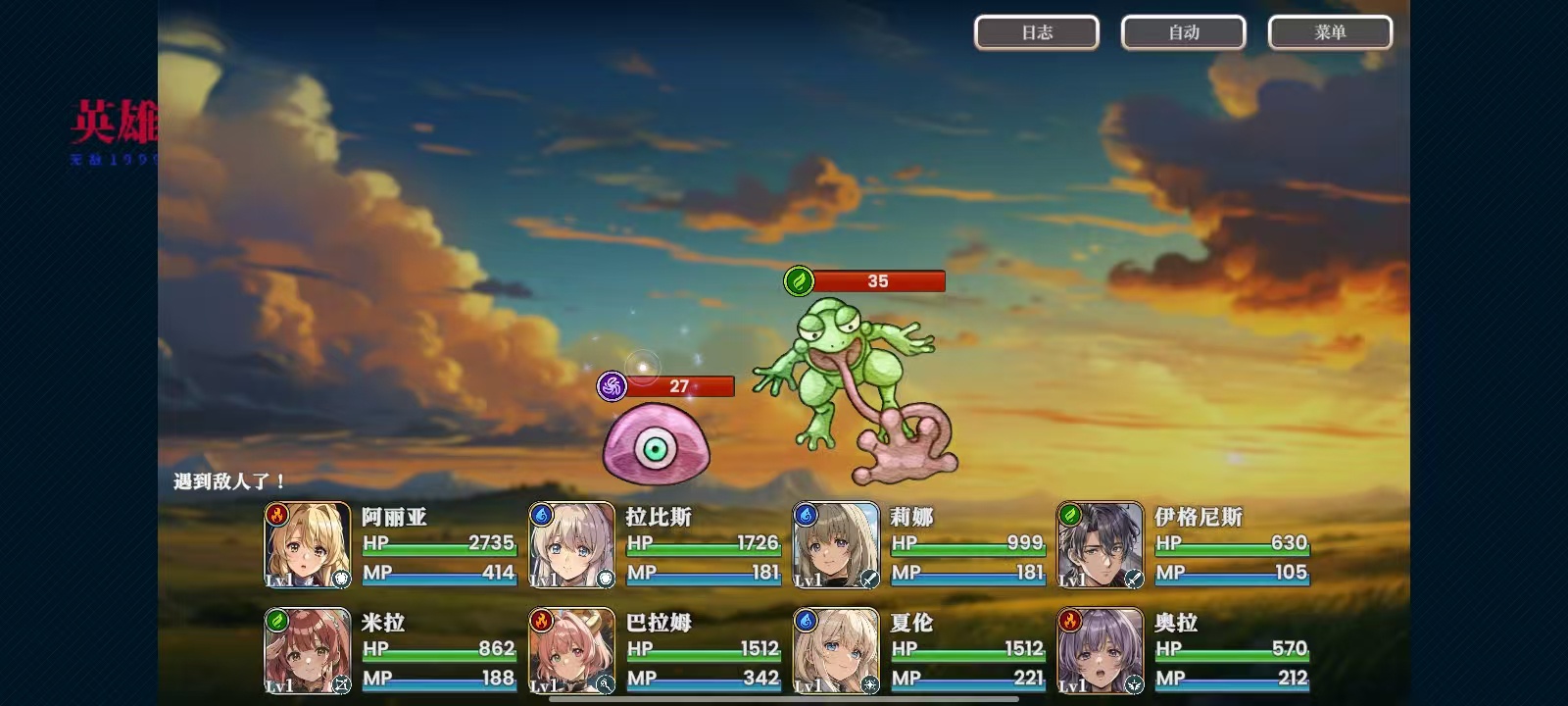The height and width of the screenshot is (706, 1568).
Task: Select 夏伦's character portrait
Action: (x=836, y=650)
